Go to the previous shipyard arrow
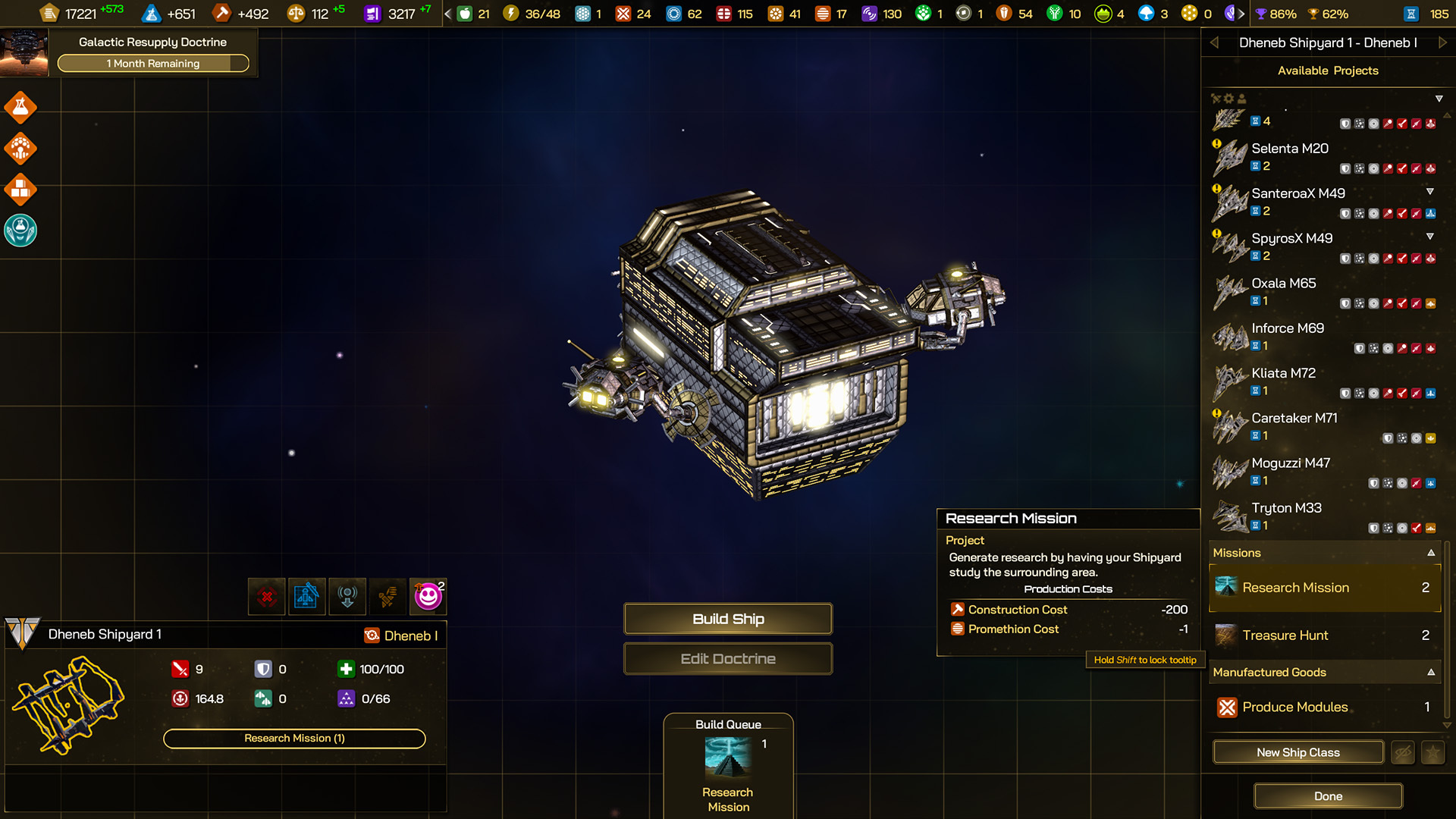 (x=1214, y=43)
